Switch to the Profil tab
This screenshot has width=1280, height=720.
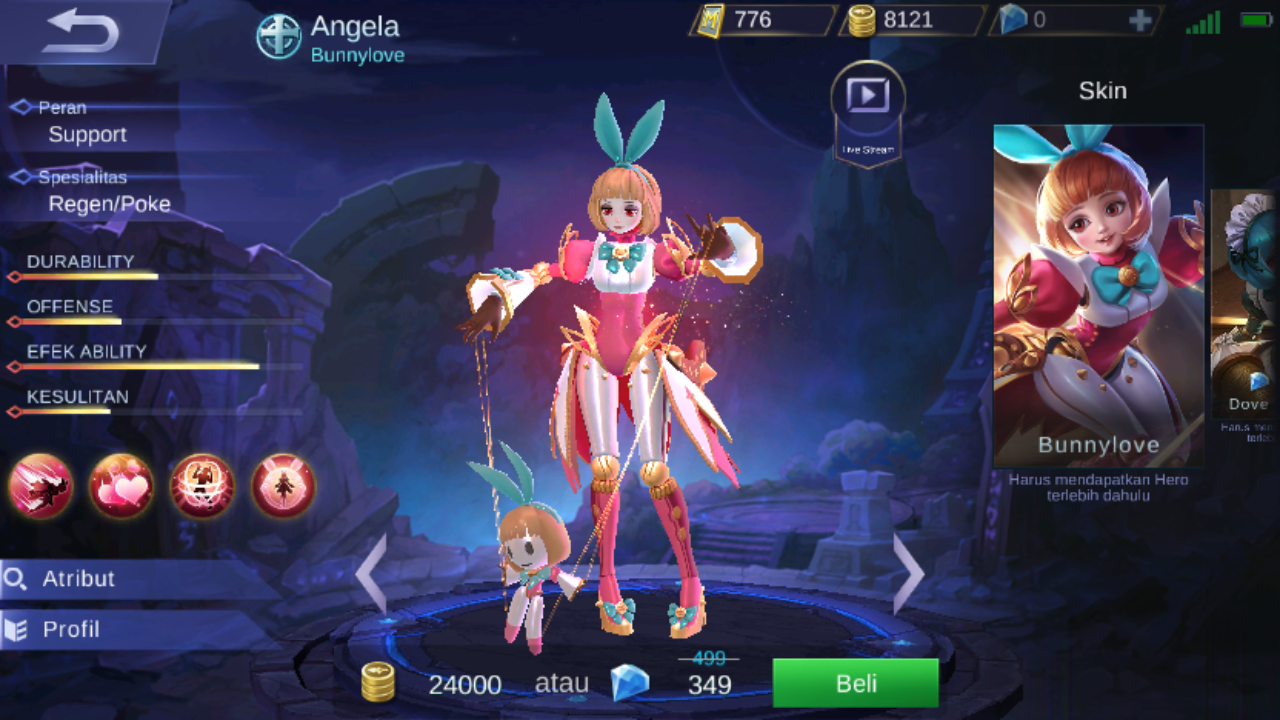(70, 629)
